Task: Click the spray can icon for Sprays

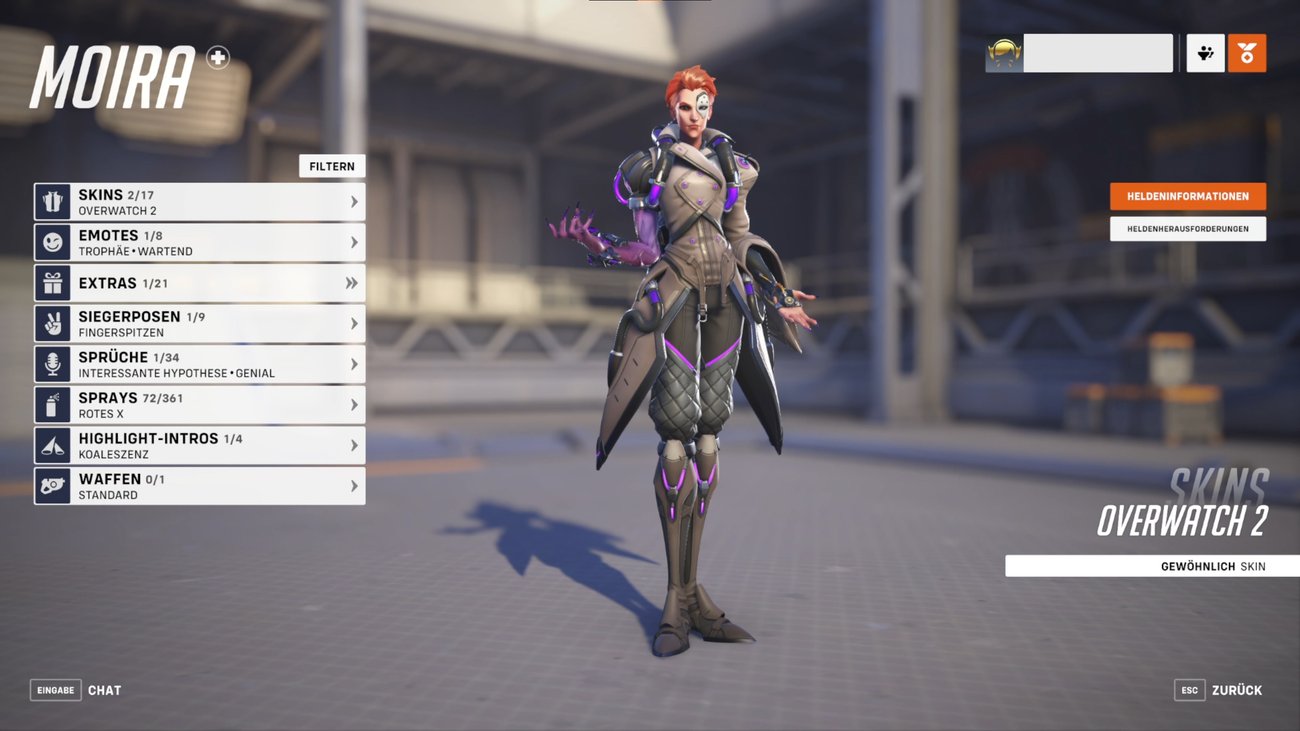Action: [x=52, y=404]
